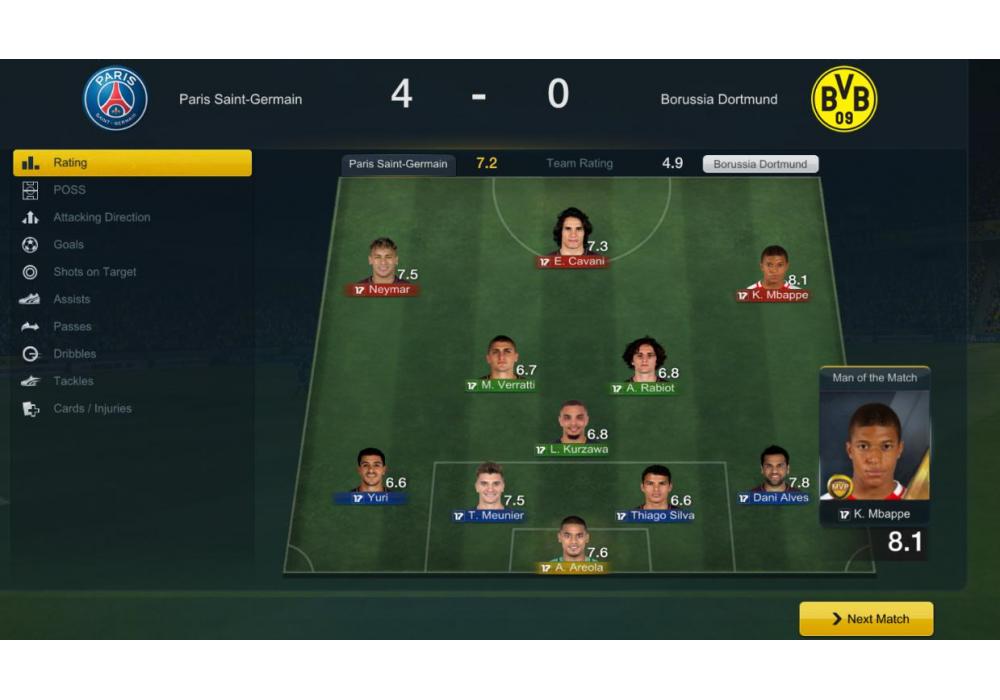Click the Next Match button
Screen dimensions: 1000x700
866,619
